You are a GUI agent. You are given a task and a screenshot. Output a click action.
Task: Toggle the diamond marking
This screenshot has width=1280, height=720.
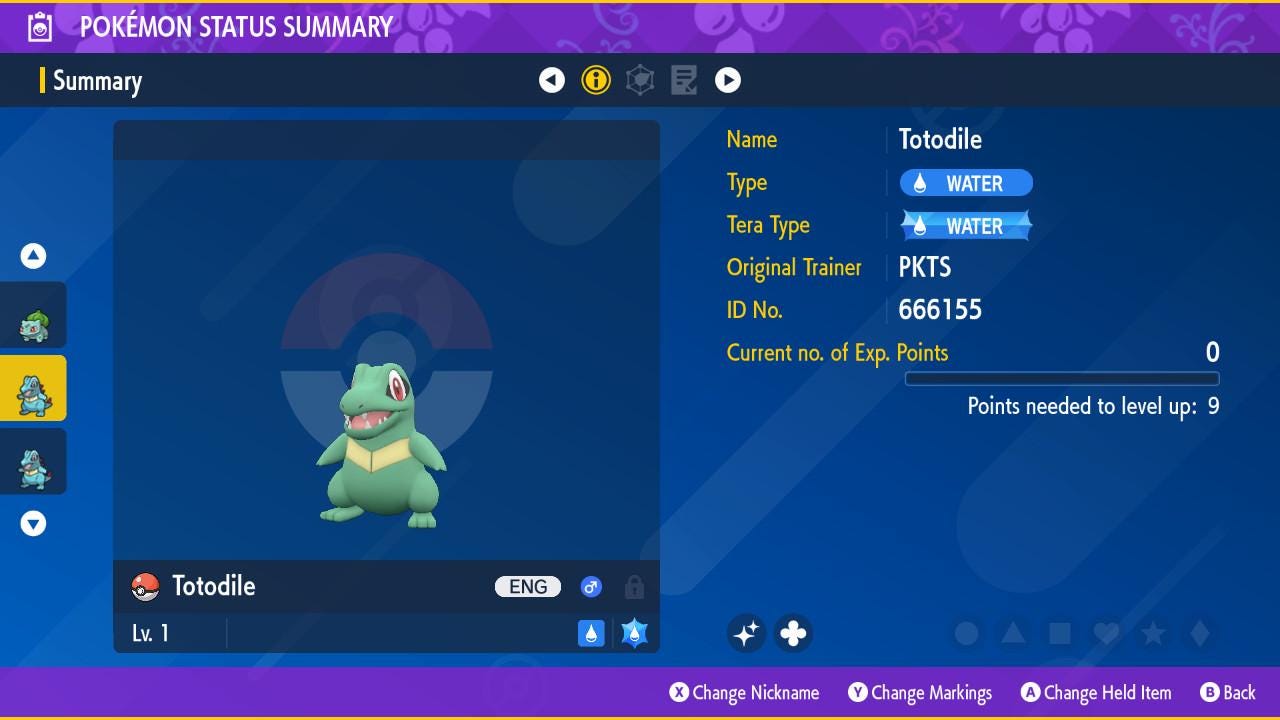[1200, 633]
